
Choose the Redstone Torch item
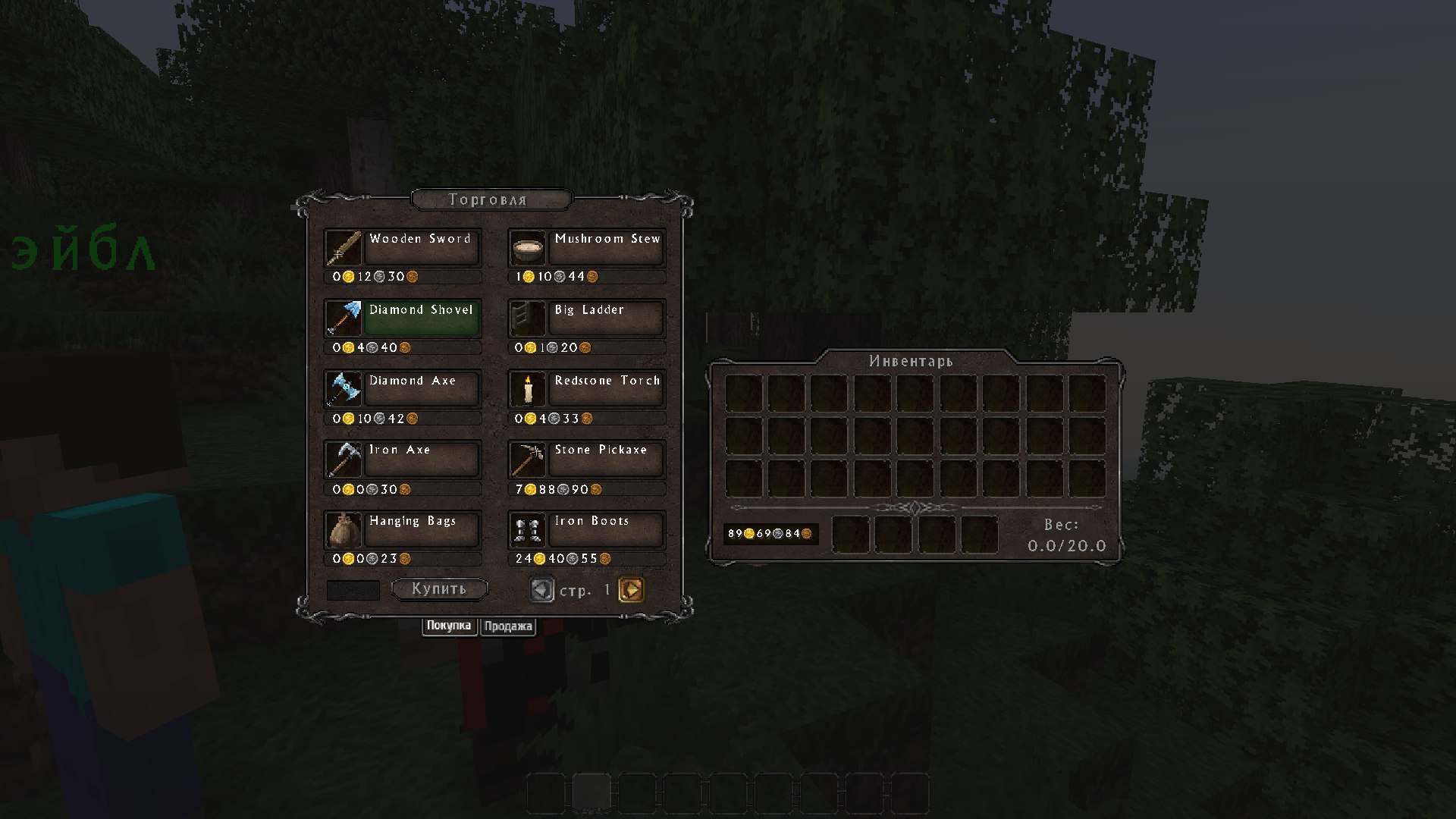tap(606, 390)
